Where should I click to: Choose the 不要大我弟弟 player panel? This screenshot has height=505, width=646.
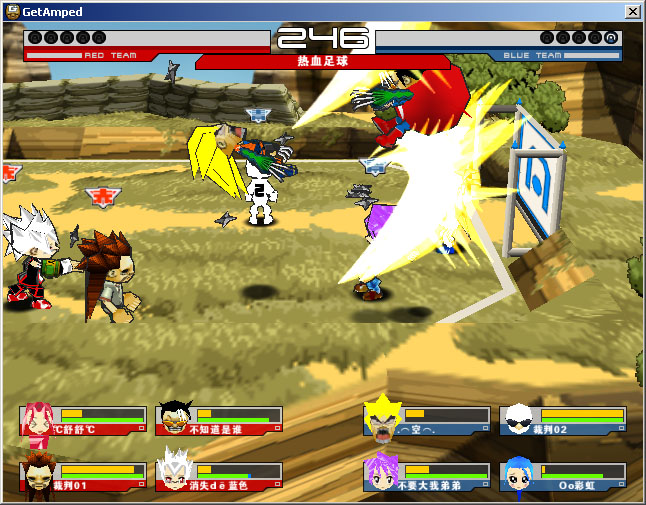pyautogui.click(x=427, y=477)
